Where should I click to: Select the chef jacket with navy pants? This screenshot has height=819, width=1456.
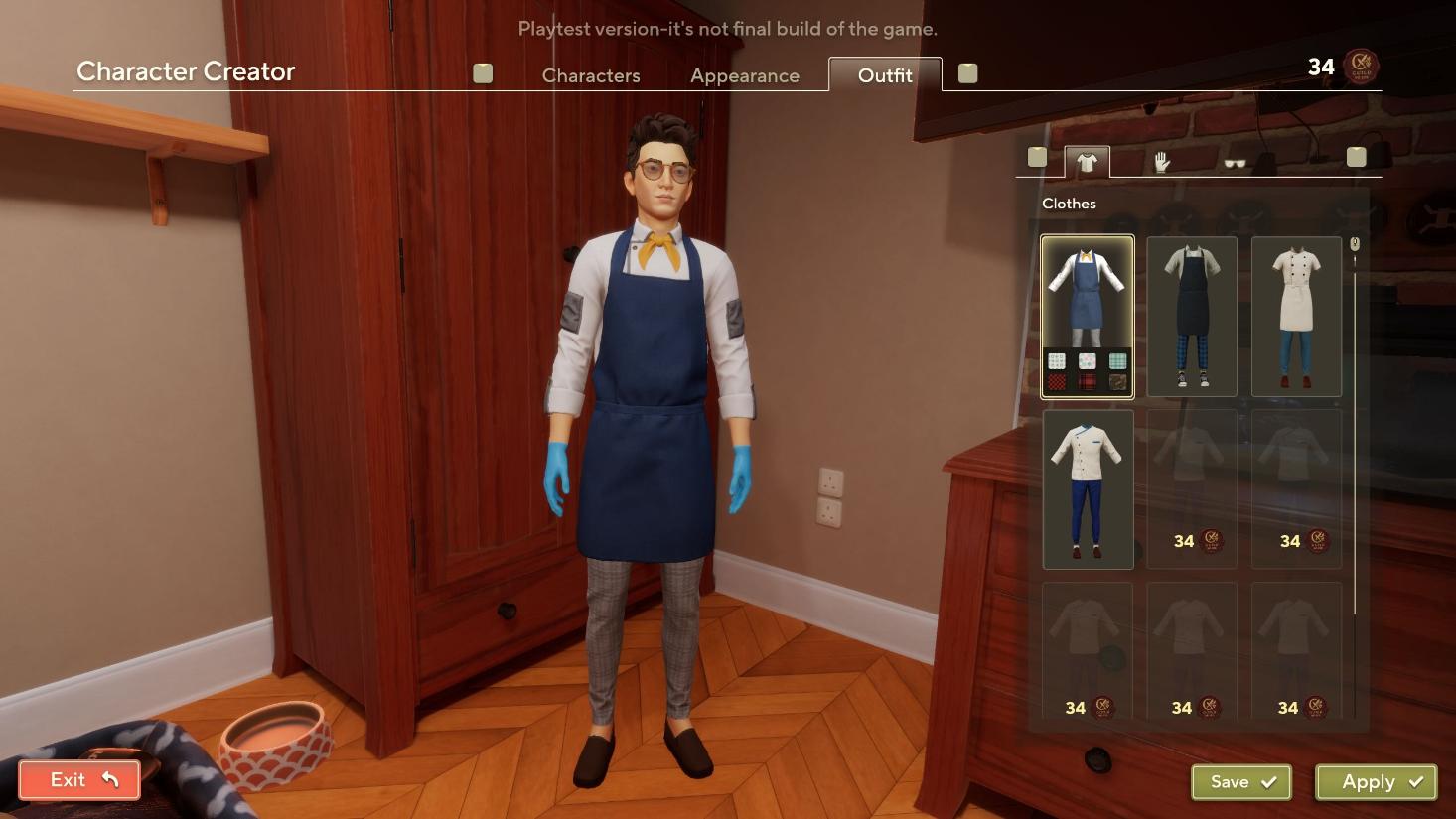pos(1088,489)
